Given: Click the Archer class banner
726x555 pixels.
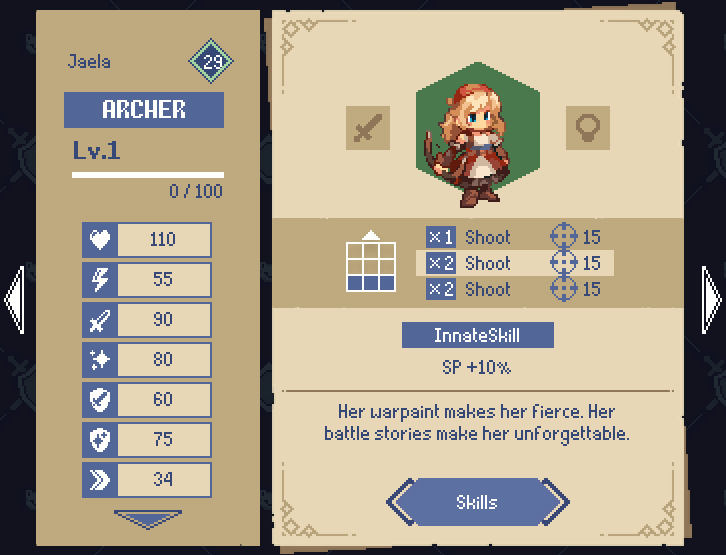Looking at the screenshot, I should pyautogui.click(x=144, y=110).
